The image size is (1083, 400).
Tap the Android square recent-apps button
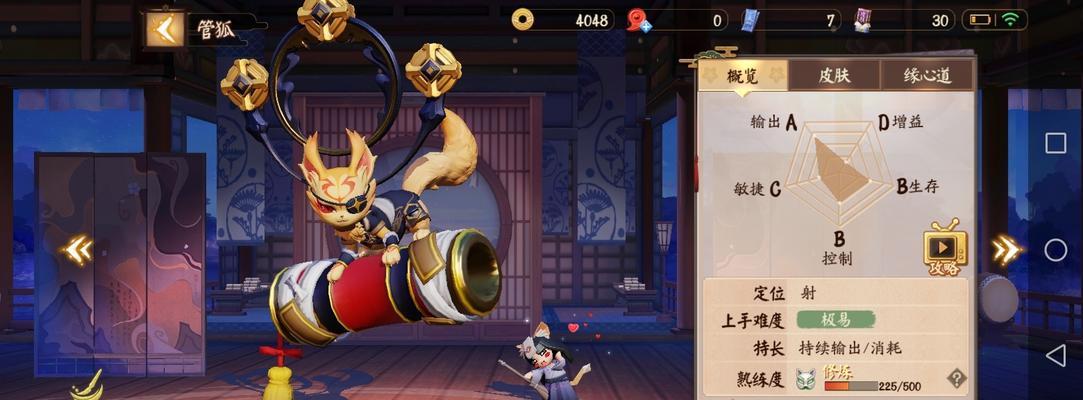click(x=1055, y=143)
